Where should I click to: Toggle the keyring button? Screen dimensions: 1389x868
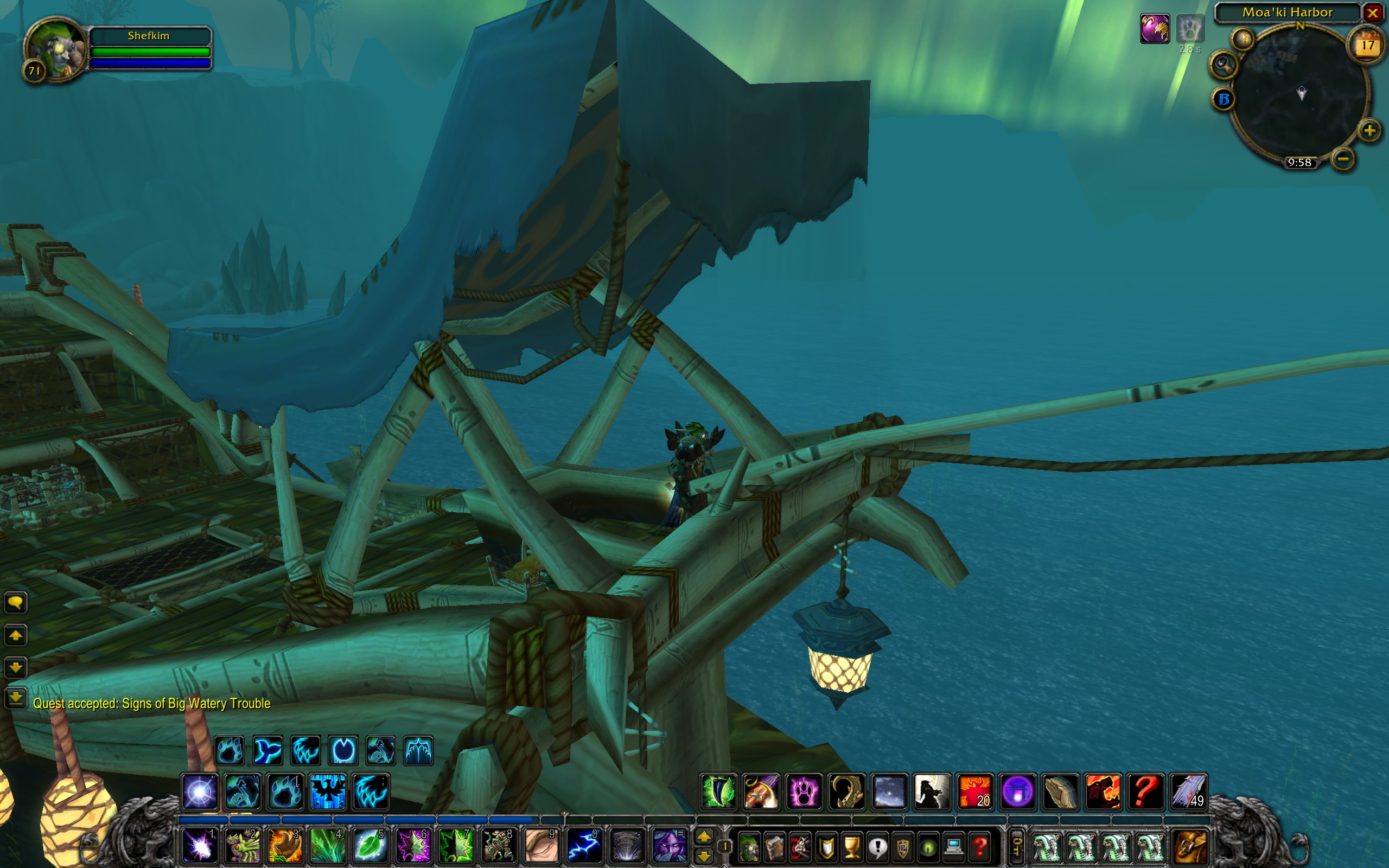pyautogui.click(x=1016, y=846)
